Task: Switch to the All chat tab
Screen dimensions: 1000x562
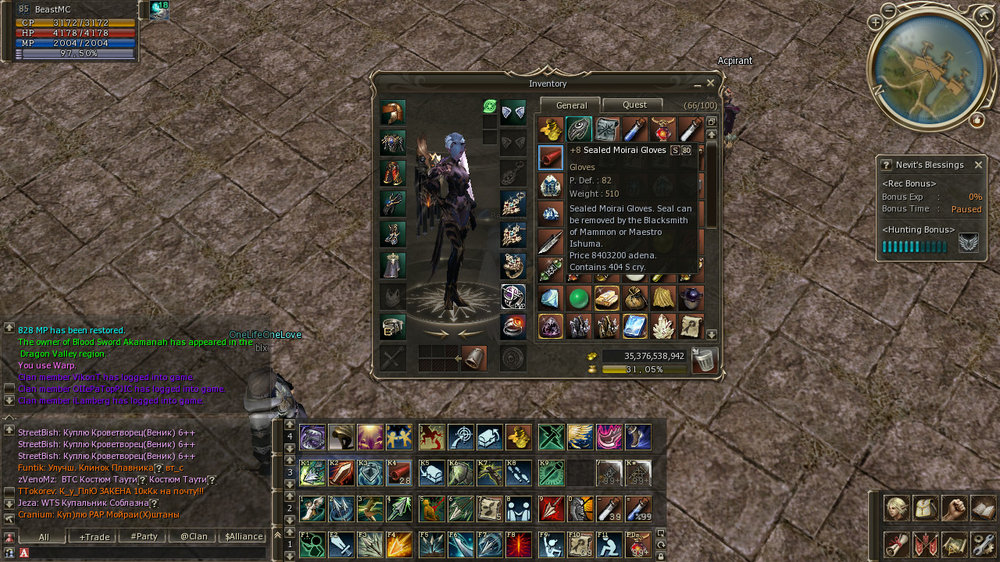Action: tap(44, 537)
